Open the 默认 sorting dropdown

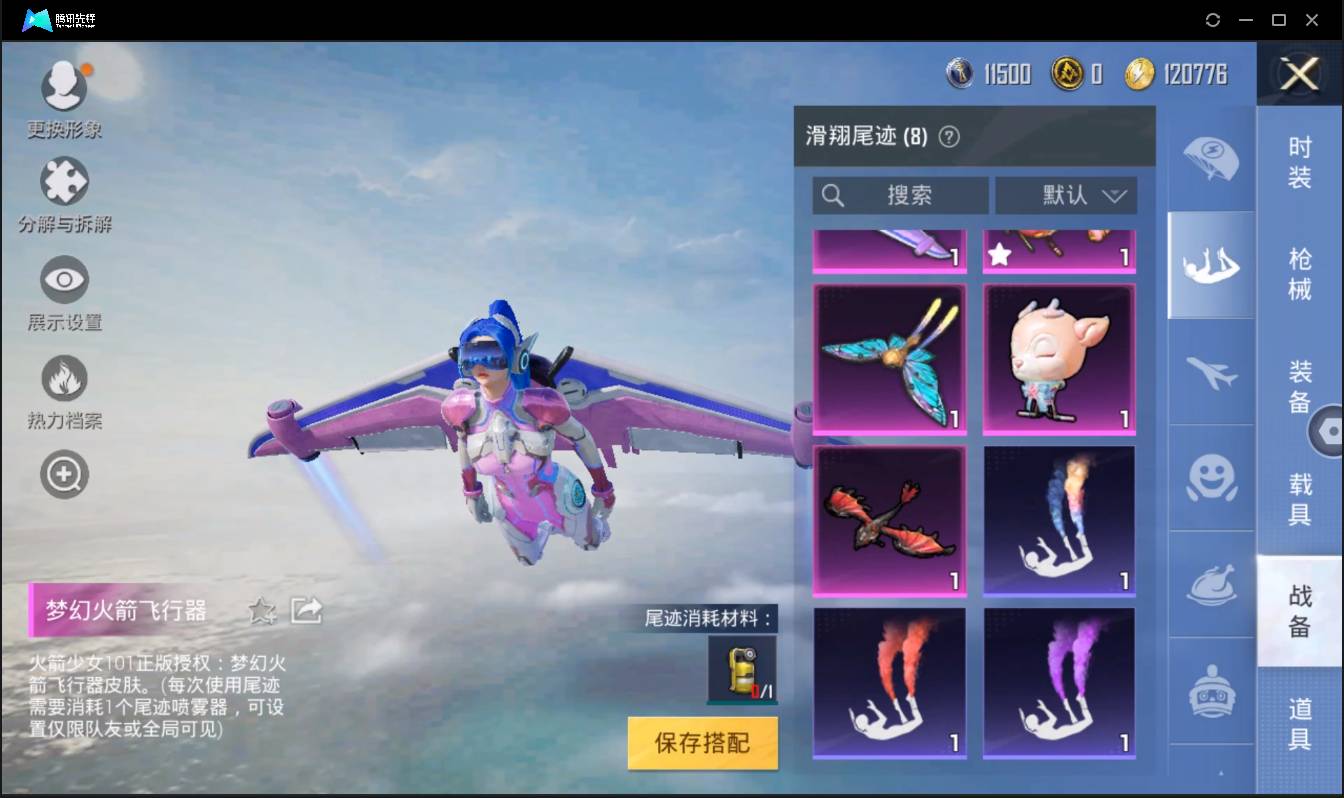pos(1066,195)
